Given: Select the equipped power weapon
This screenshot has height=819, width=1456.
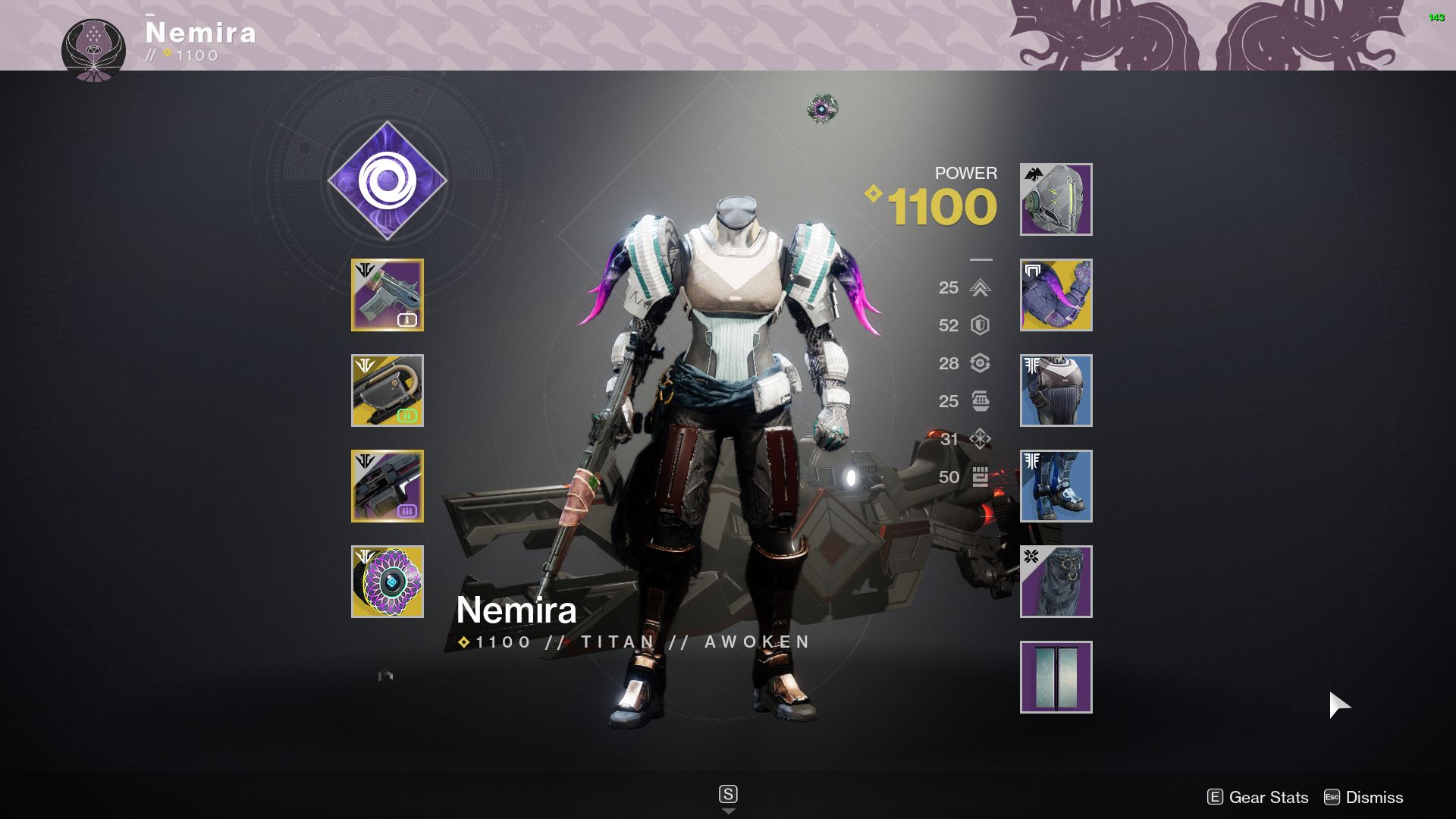Looking at the screenshot, I should (388, 485).
